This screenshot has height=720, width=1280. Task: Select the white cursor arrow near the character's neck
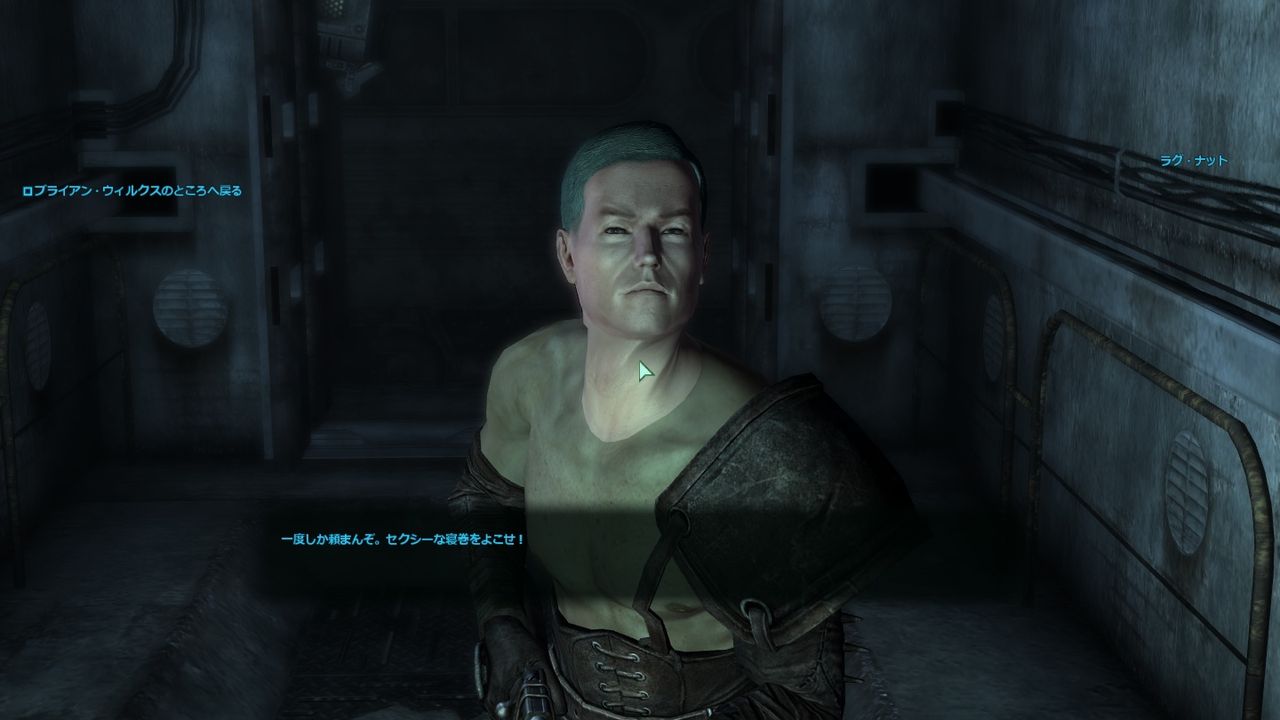click(x=643, y=372)
